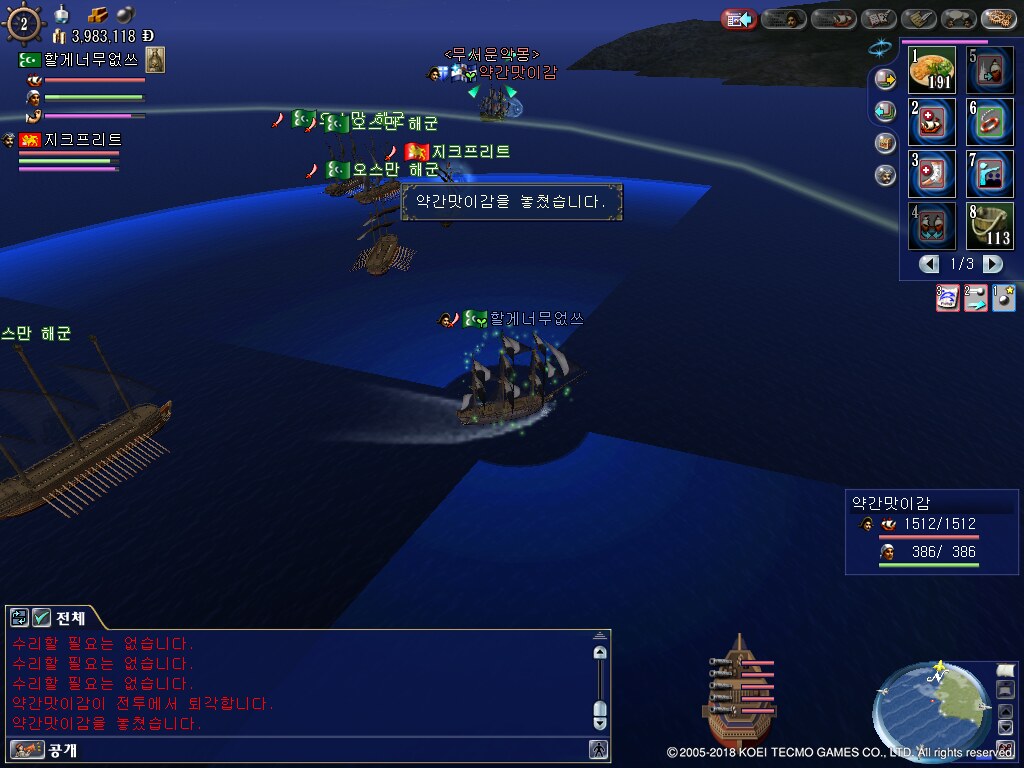The width and height of the screenshot is (1024, 768).
Task: Use the food item in slot 1
Action: point(932,70)
